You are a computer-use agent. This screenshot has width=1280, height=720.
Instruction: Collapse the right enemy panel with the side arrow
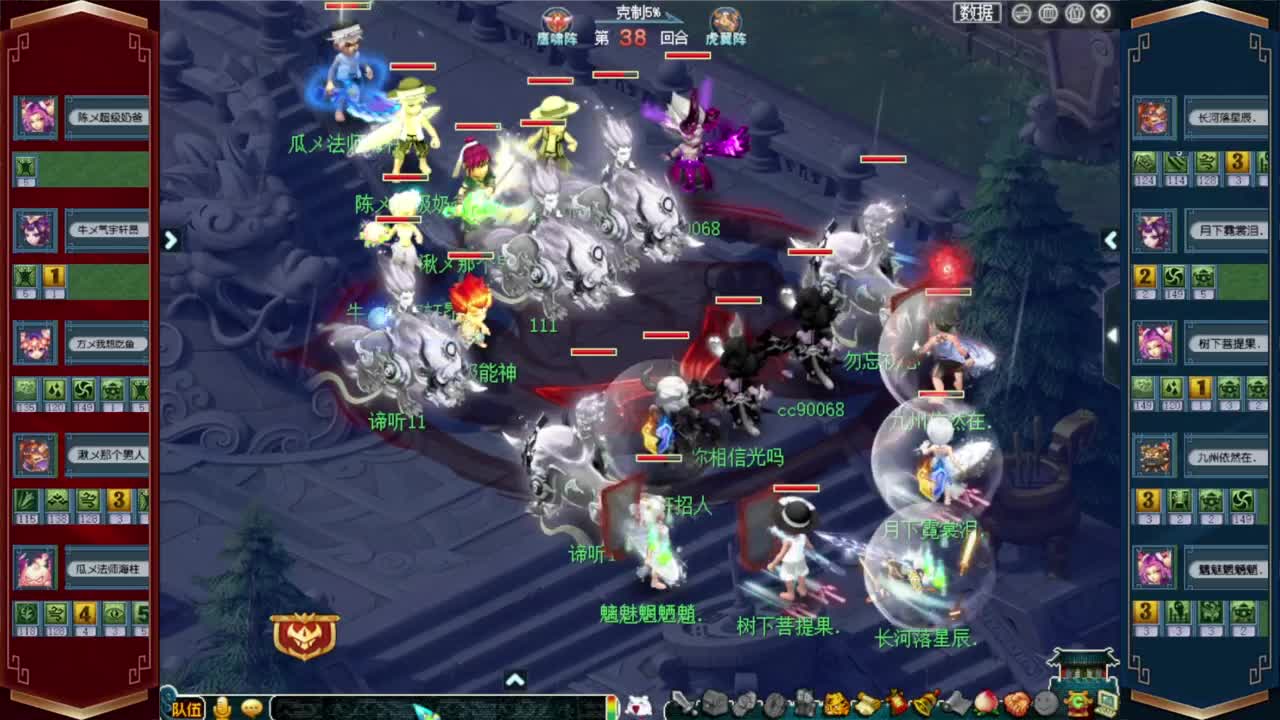click(x=1111, y=240)
